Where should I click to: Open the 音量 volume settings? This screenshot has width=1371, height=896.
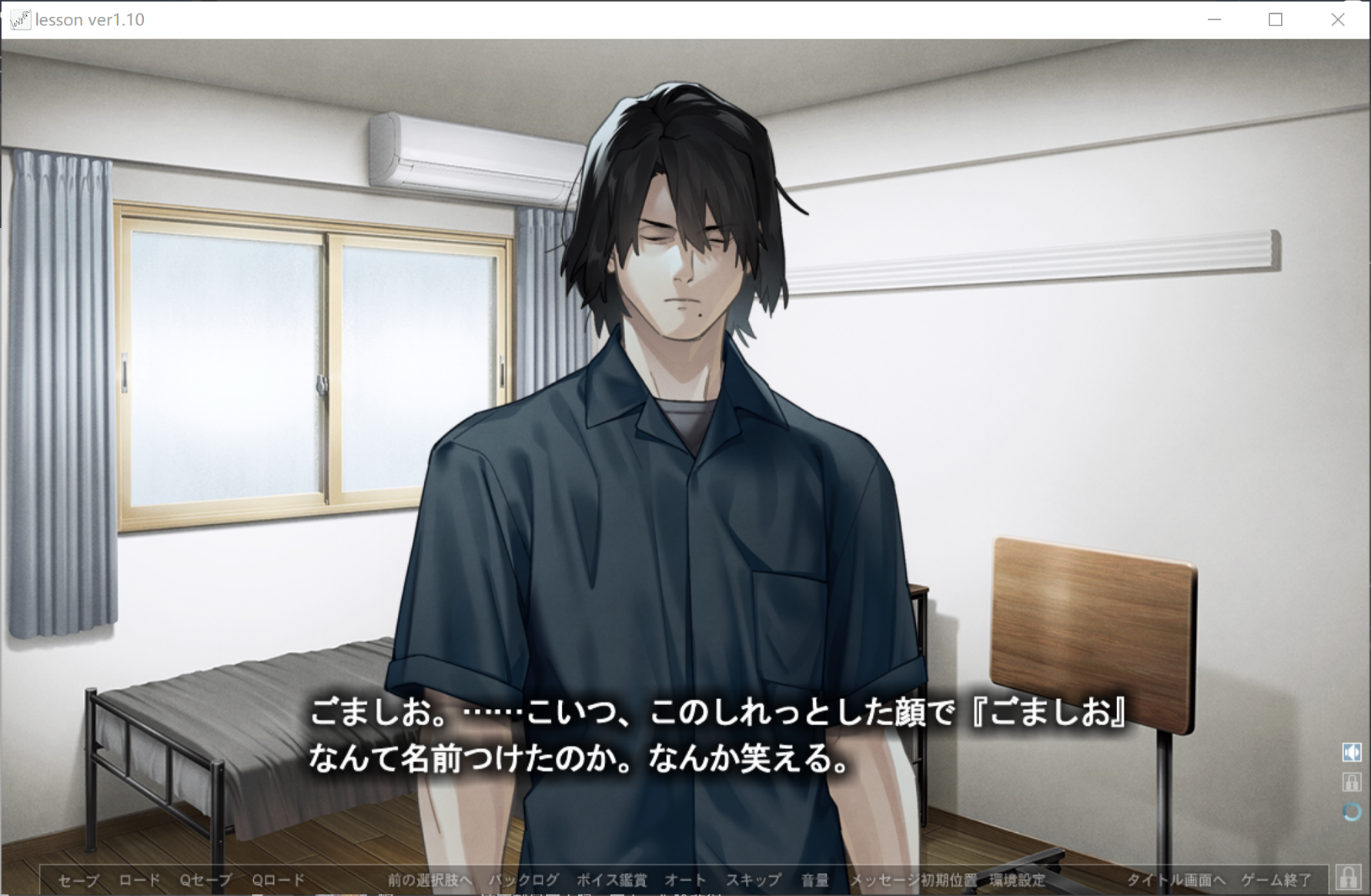coord(814,880)
